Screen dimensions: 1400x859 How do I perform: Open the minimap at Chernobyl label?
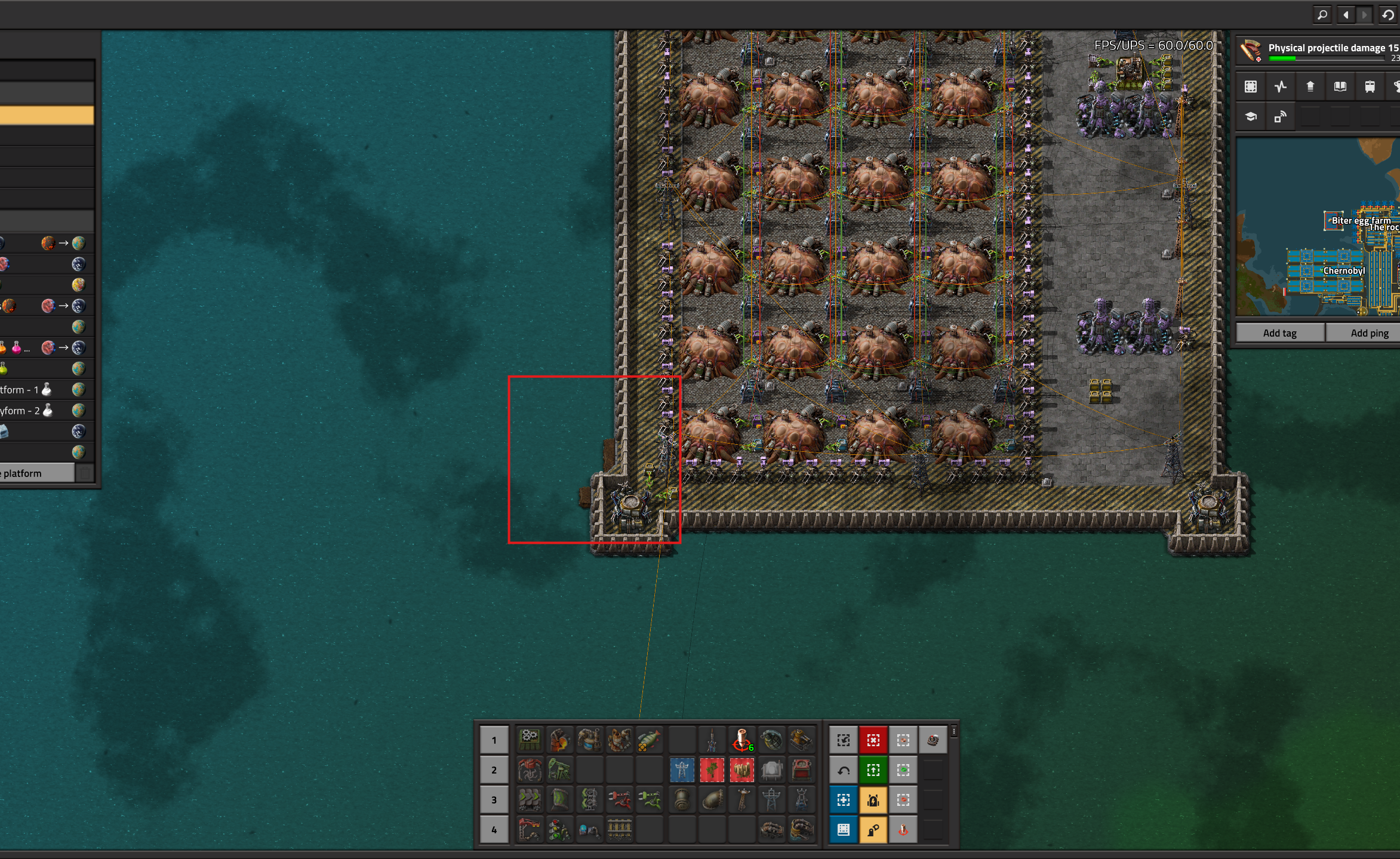pos(1343,271)
